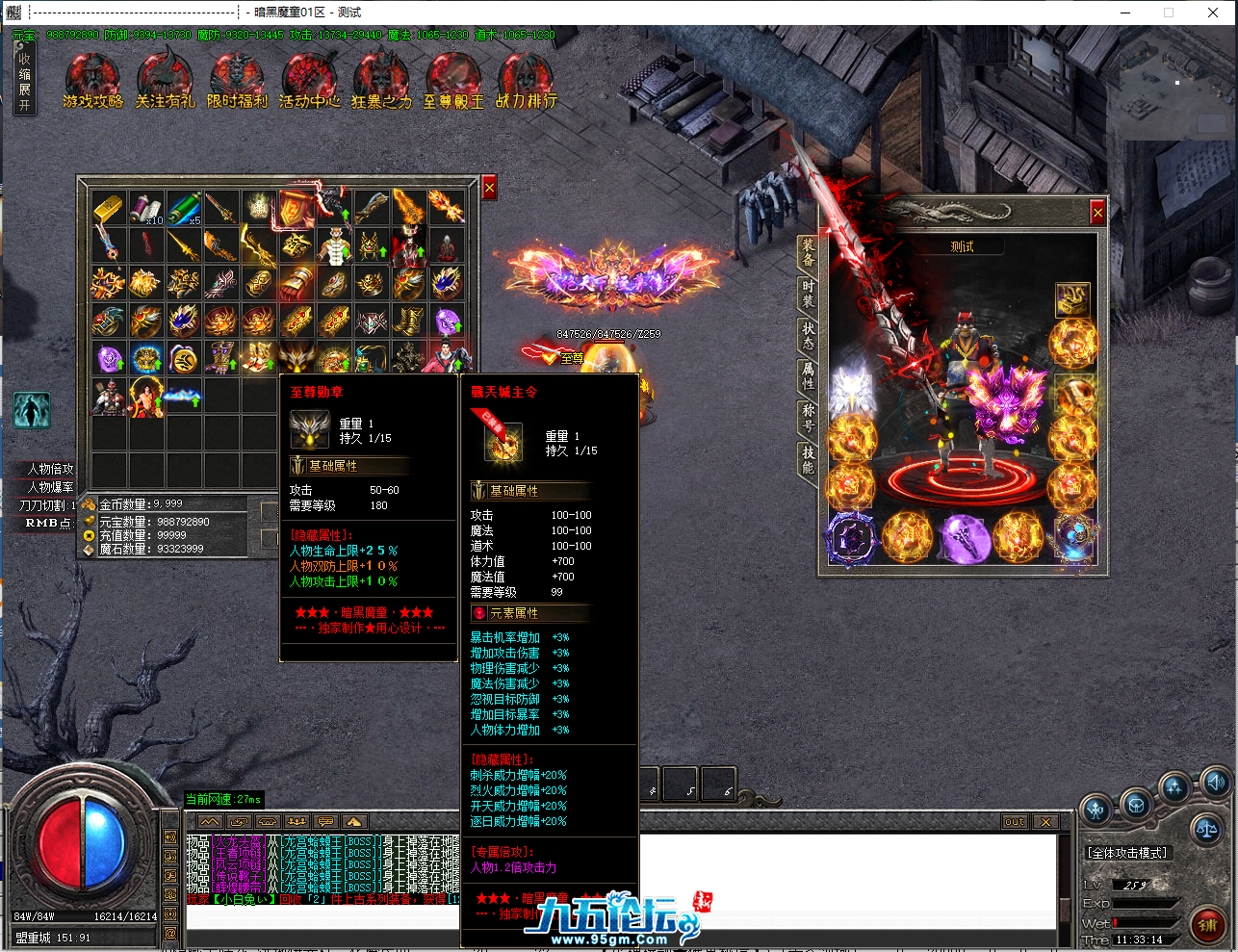Close the inventory bag window
The width and height of the screenshot is (1238, 952).
coord(489,189)
